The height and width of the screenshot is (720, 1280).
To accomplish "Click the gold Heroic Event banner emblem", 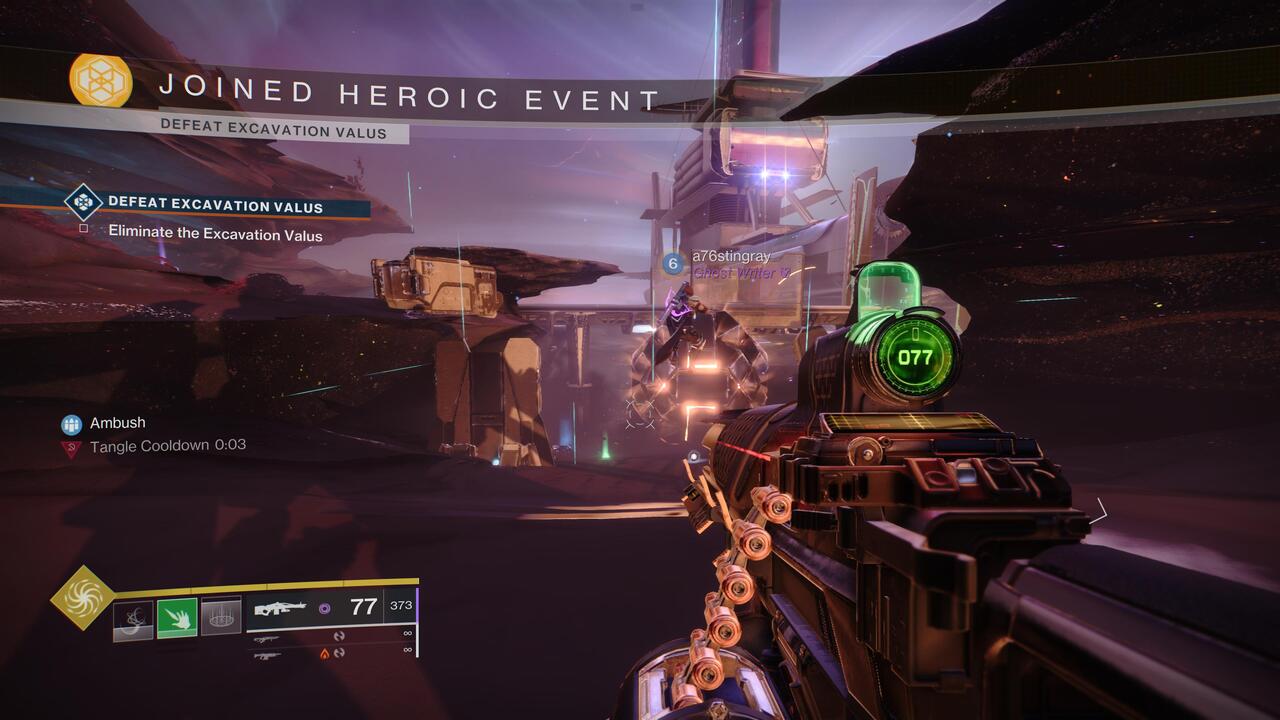I will click(100, 80).
